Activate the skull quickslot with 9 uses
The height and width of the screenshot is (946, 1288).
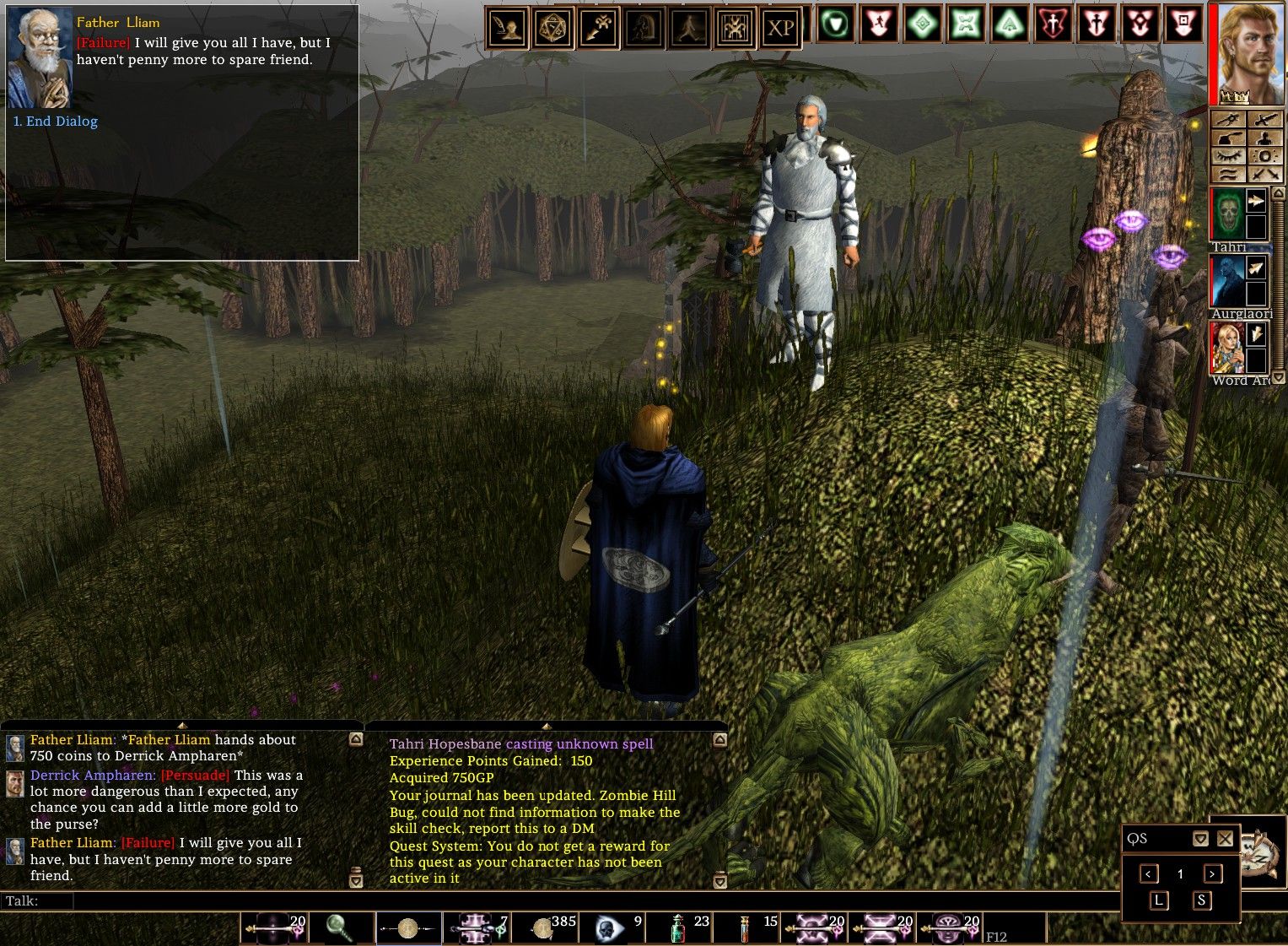tap(608, 927)
